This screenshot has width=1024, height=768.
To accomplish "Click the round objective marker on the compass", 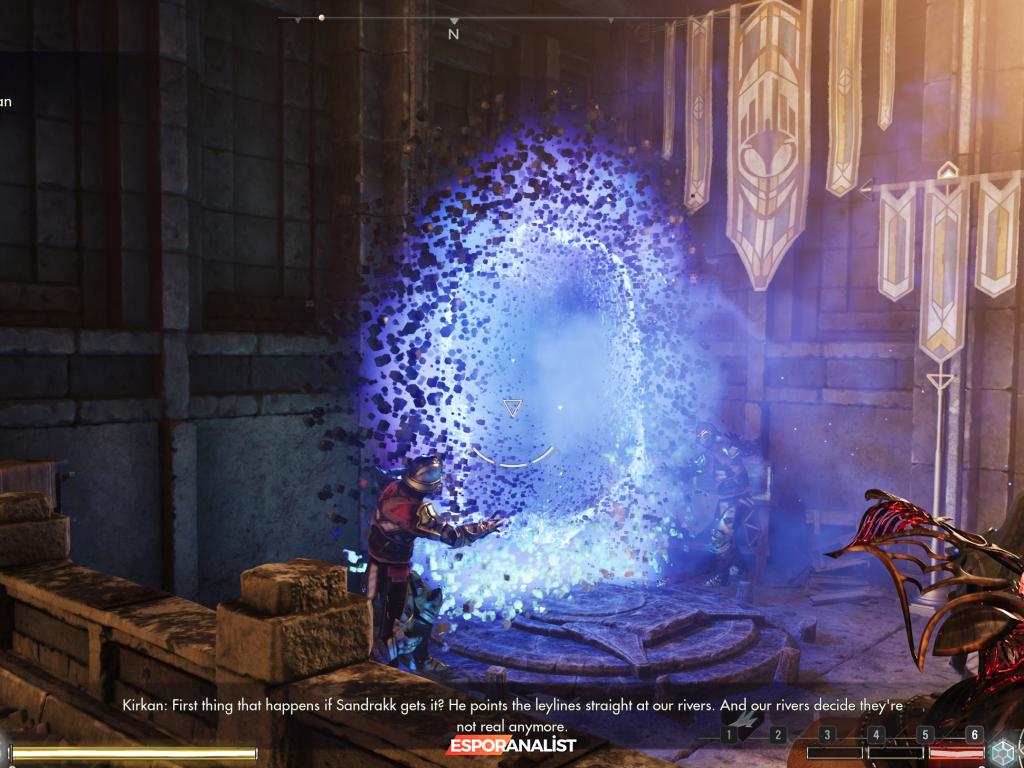I will pyautogui.click(x=321, y=17).
